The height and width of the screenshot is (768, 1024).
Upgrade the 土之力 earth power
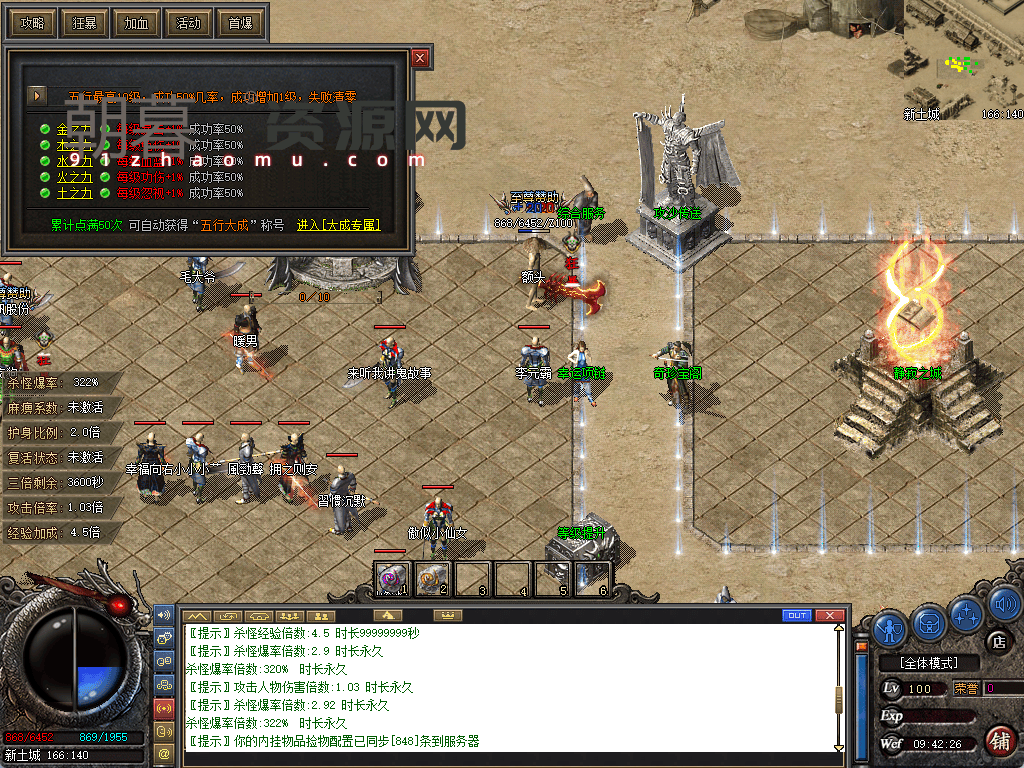click(74, 193)
